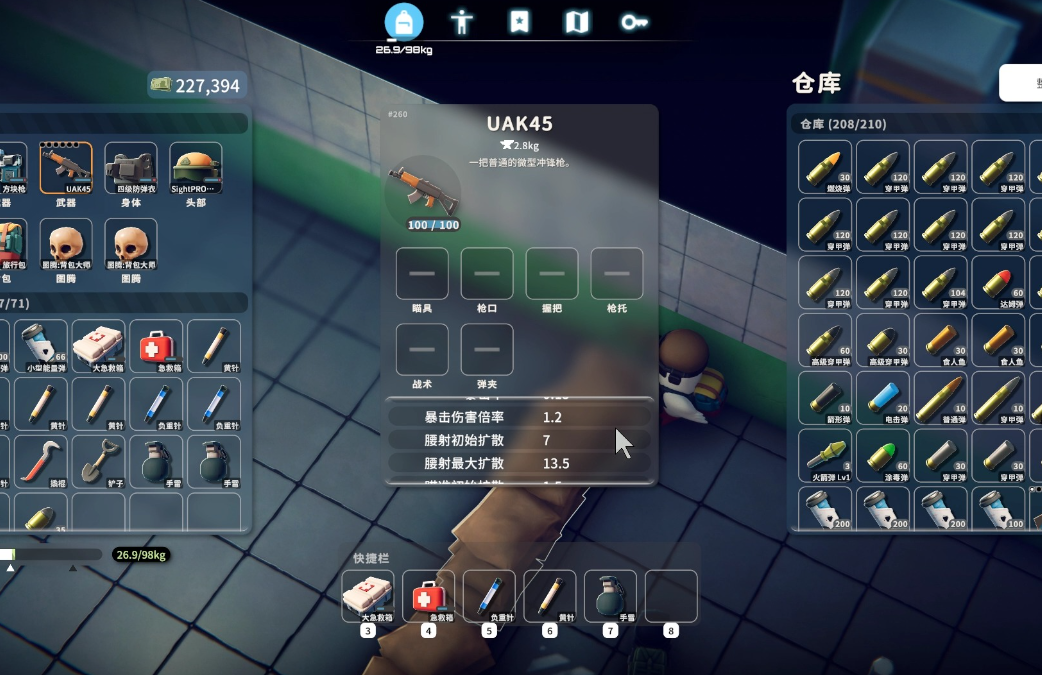Select the SightPRO helmet head slot

[x=196, y=167]
